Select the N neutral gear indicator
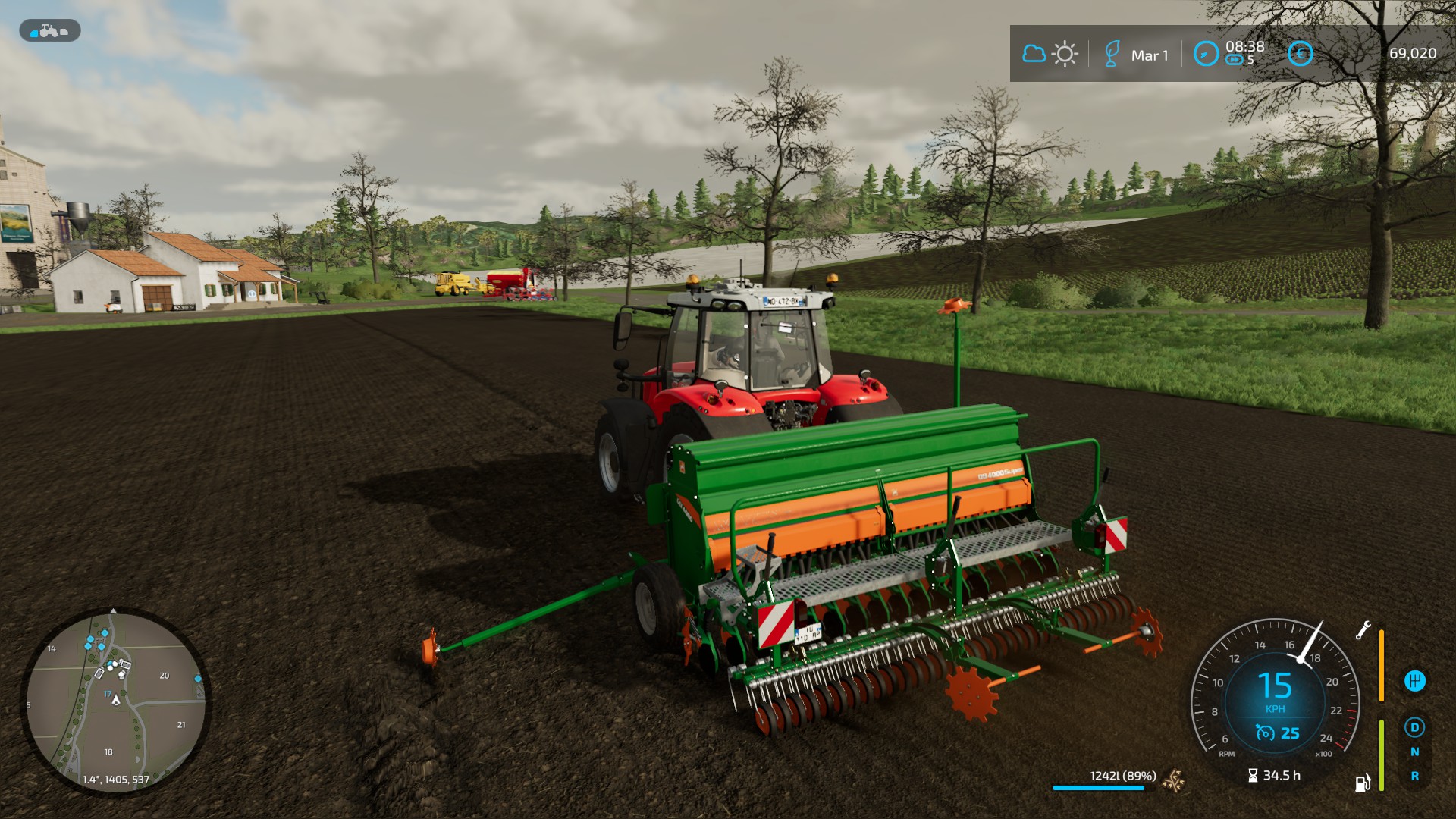This screenshot has width=1456, height=819. coord(1414,752)
